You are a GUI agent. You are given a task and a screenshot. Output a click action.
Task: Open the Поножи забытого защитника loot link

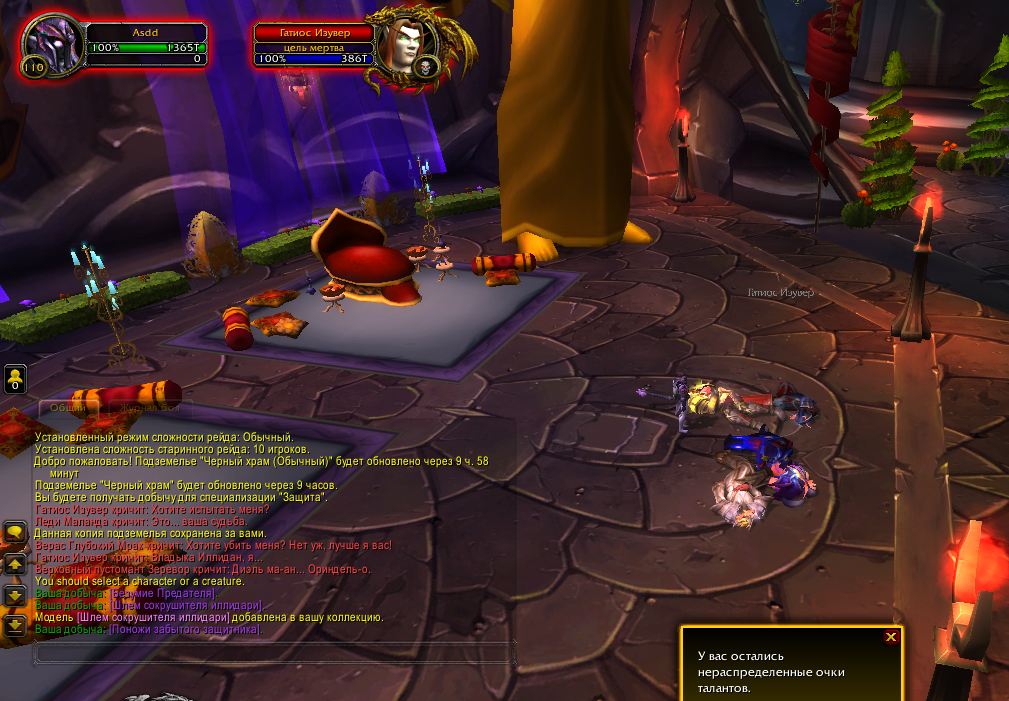(185, 630)
